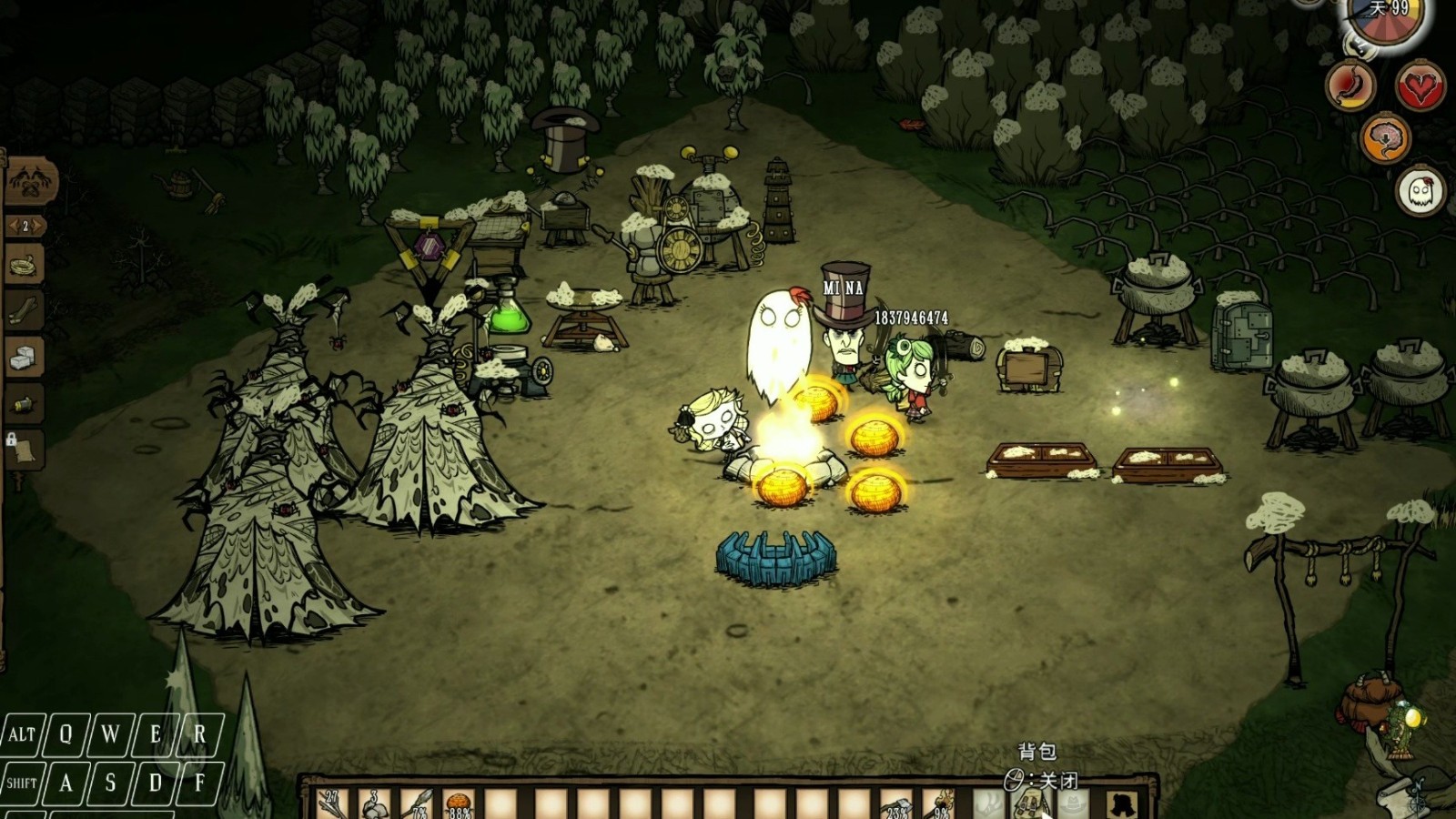Screen dimensions: 1456x819
Task: Select the torch at 9% durability
Action: click(x=940, y=804)
